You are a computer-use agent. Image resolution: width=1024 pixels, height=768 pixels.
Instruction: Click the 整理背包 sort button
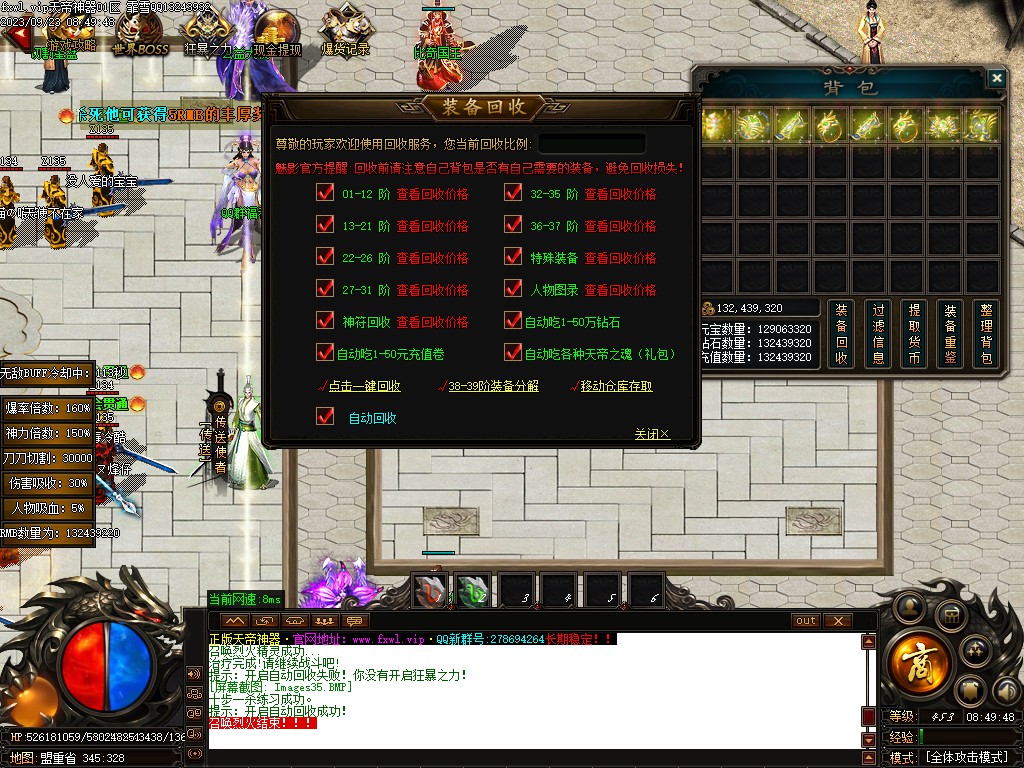(x=986, y=334)
